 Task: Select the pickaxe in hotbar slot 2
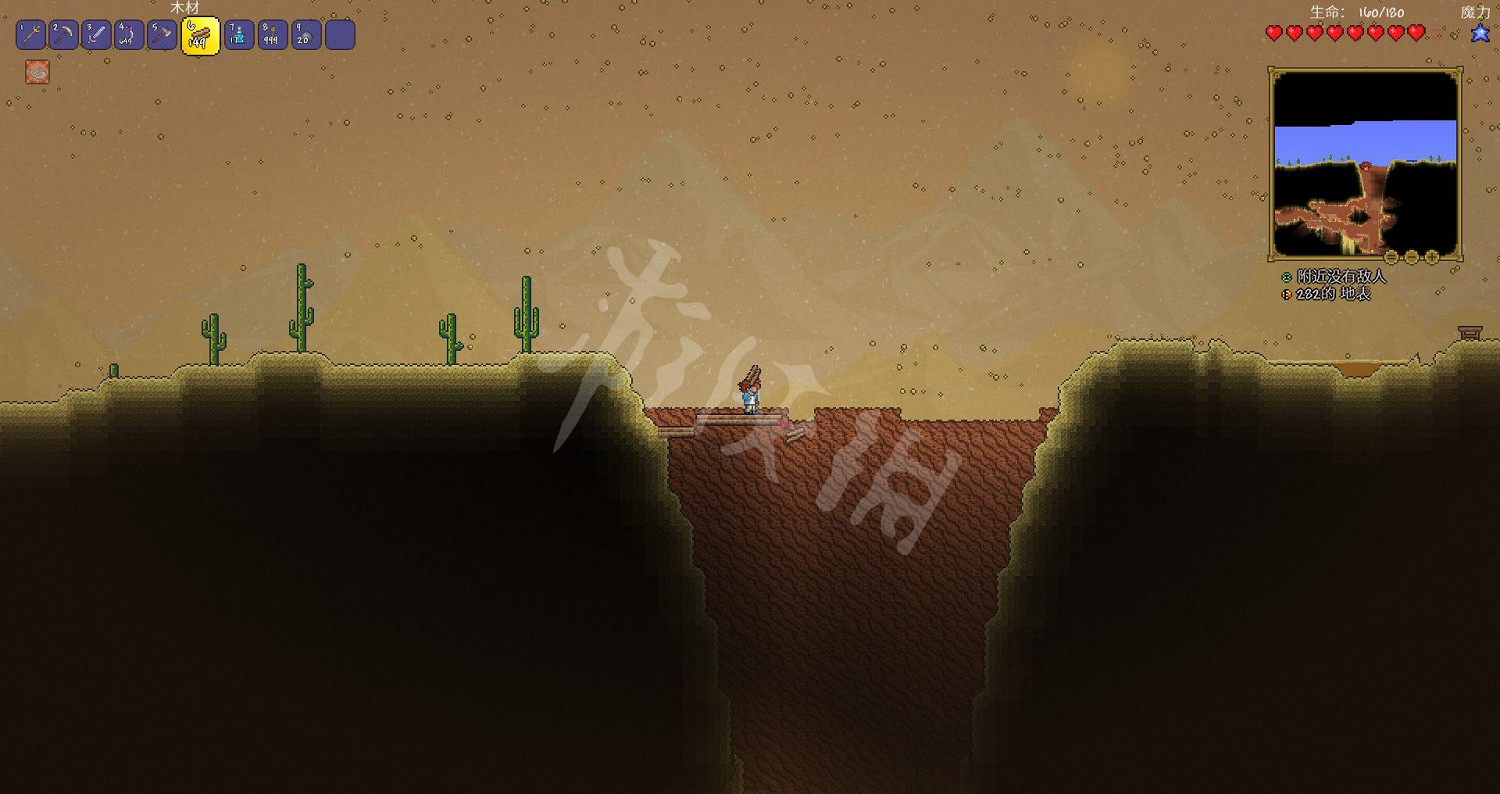click(x=62, y=33)
